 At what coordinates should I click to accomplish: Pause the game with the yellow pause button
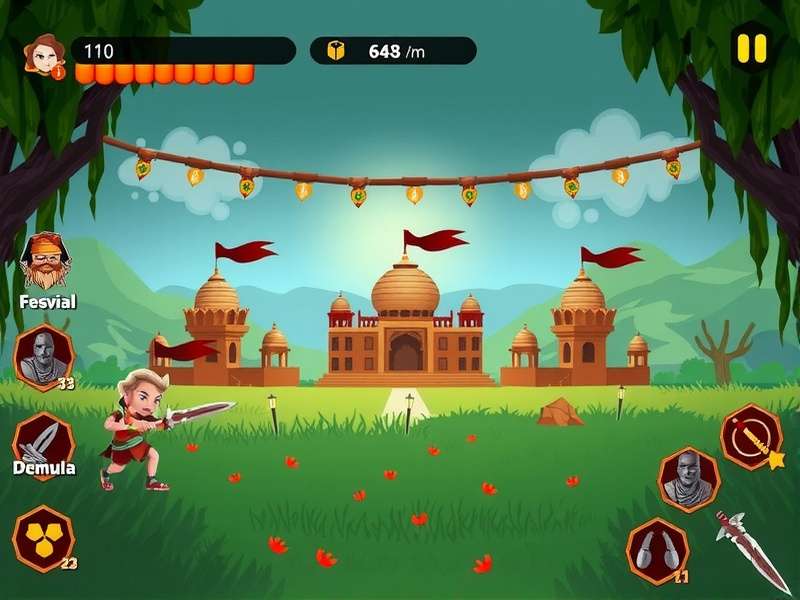tap(751, 47)
